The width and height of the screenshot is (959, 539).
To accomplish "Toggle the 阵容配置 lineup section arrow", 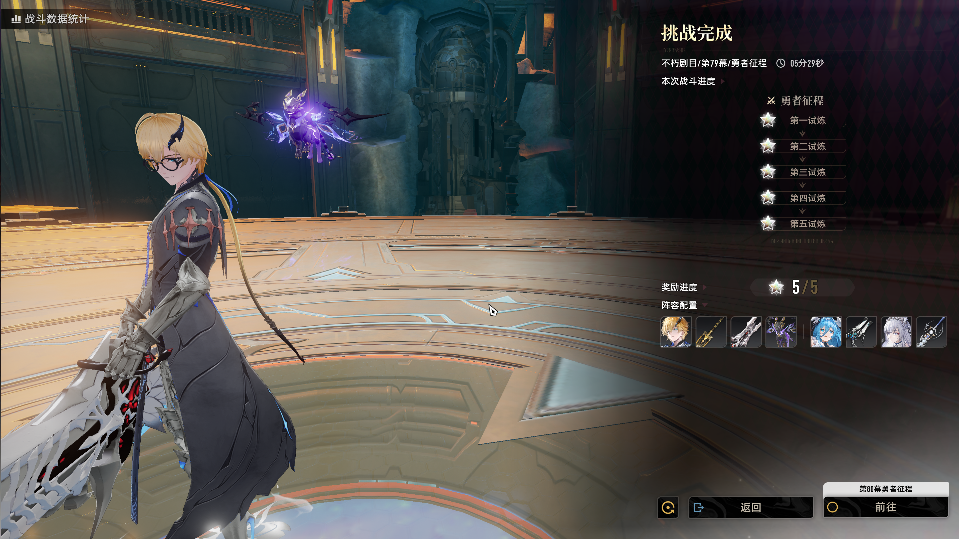I will point(705,305).
